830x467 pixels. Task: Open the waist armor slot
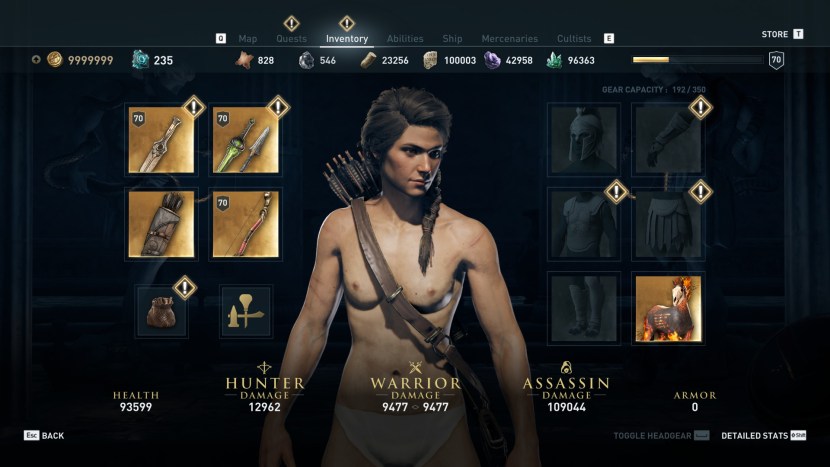click(x=668, y=224)
